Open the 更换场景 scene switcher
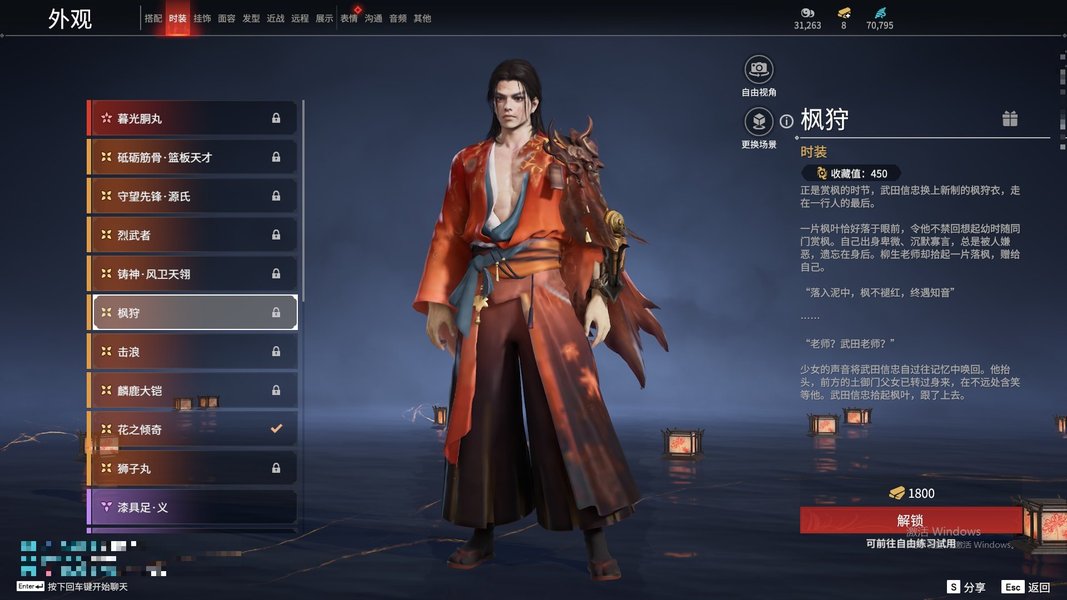 click(x=759, y=122)
